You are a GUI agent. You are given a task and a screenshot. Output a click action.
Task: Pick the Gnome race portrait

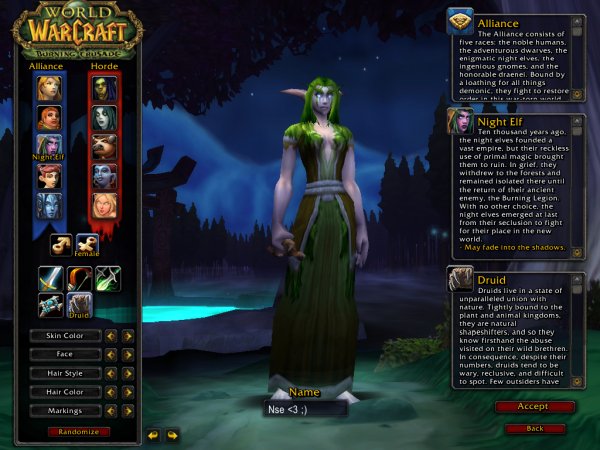(x=49, y=176)
